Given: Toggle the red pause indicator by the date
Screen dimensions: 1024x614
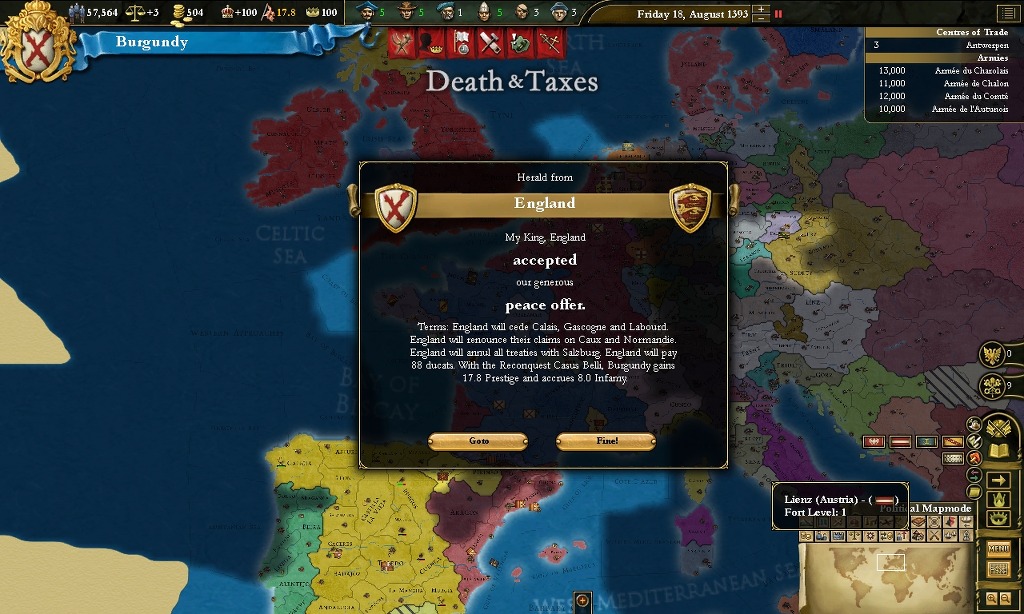Looking at the screenshot, I should [x=779, y=14].
